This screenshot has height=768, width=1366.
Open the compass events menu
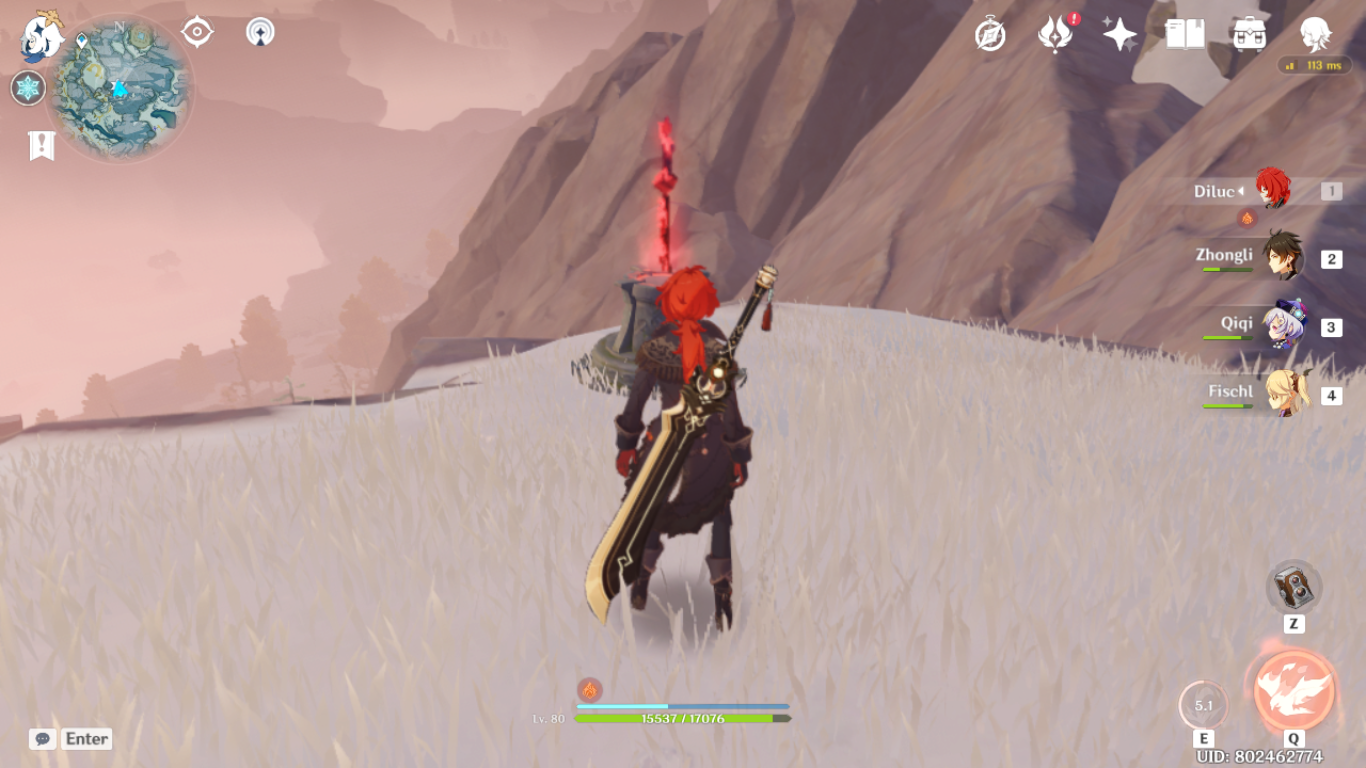[x=990, y=35]
